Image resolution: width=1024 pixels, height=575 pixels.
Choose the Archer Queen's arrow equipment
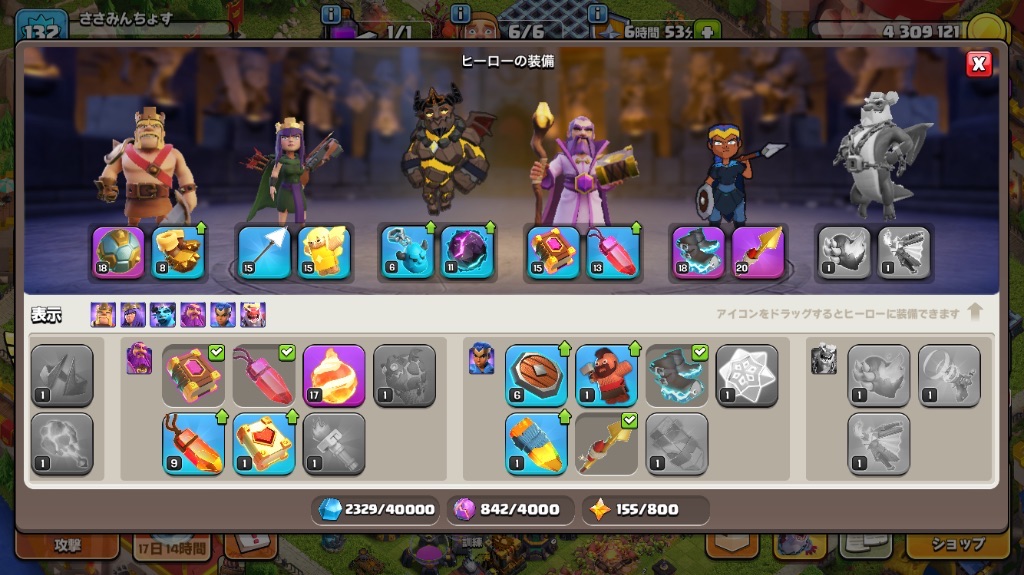(265, 251)
